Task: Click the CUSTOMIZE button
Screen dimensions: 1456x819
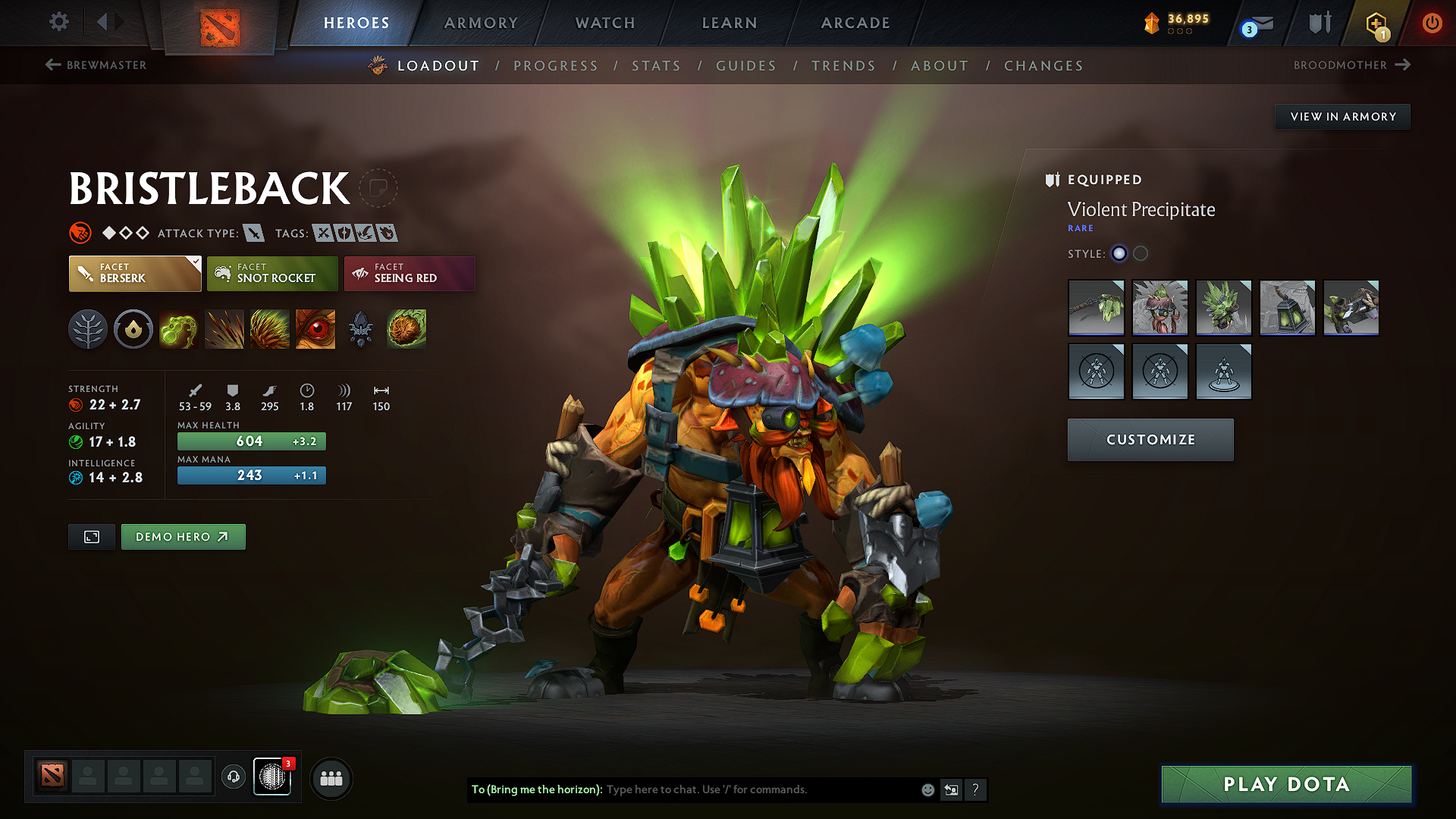Action: [x=1150, y=439]
